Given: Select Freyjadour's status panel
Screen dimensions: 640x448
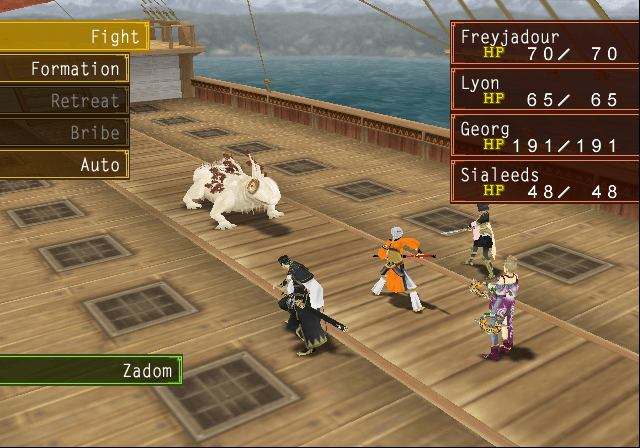Looking at the screenshot, I should 544,44.
